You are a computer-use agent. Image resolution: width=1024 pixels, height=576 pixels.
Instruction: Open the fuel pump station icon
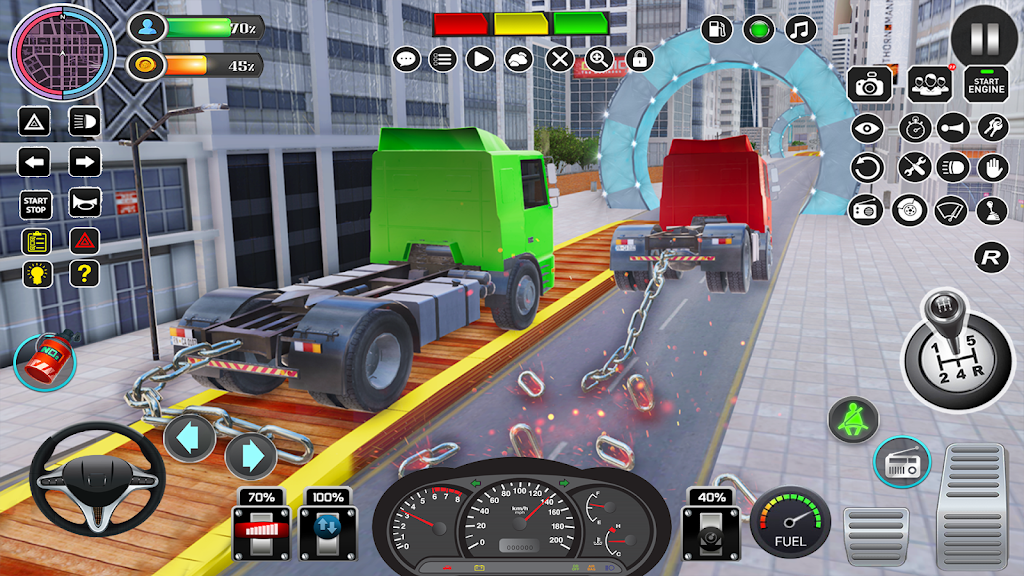tap(717, 29)
